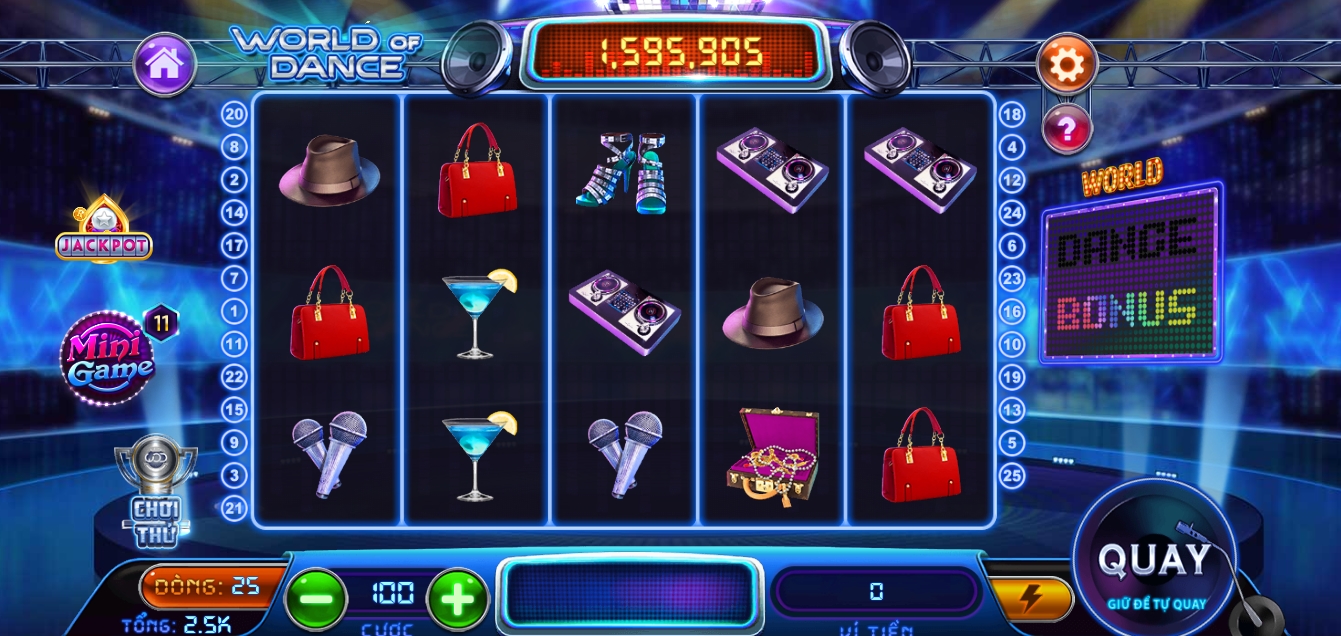Select payline number 25 marker

1012,475
